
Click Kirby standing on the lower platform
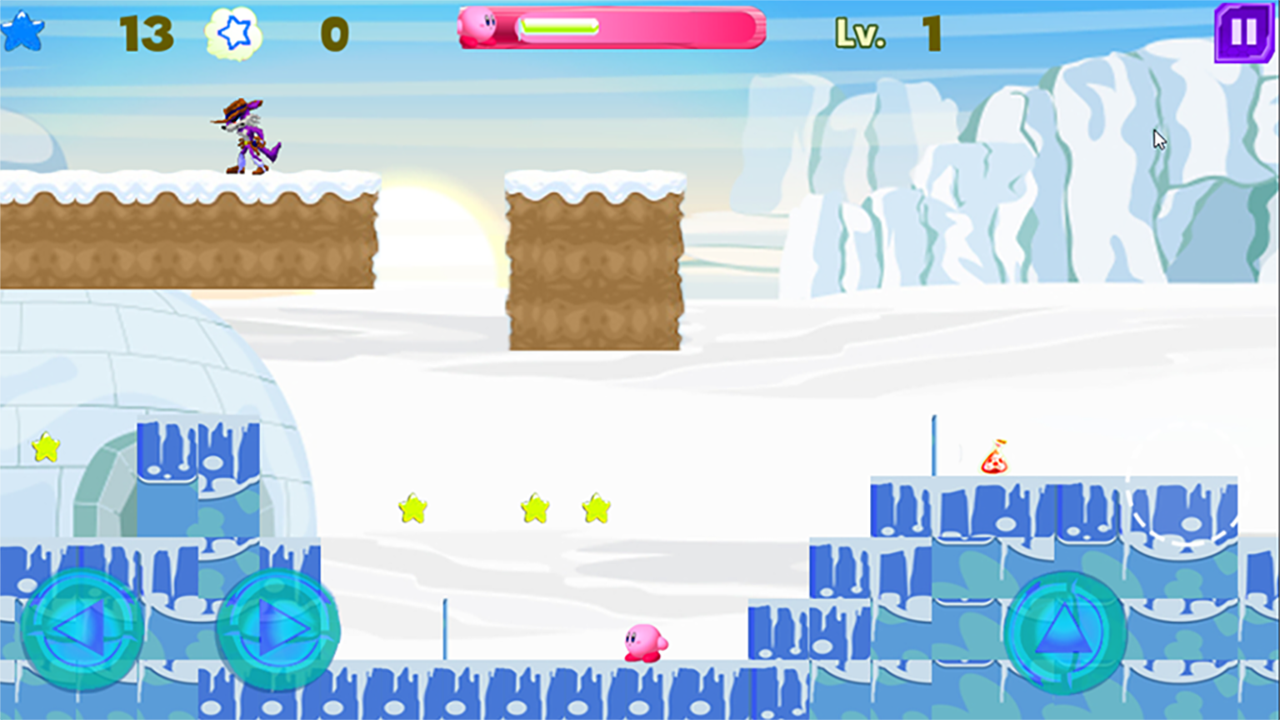point(645,644)
